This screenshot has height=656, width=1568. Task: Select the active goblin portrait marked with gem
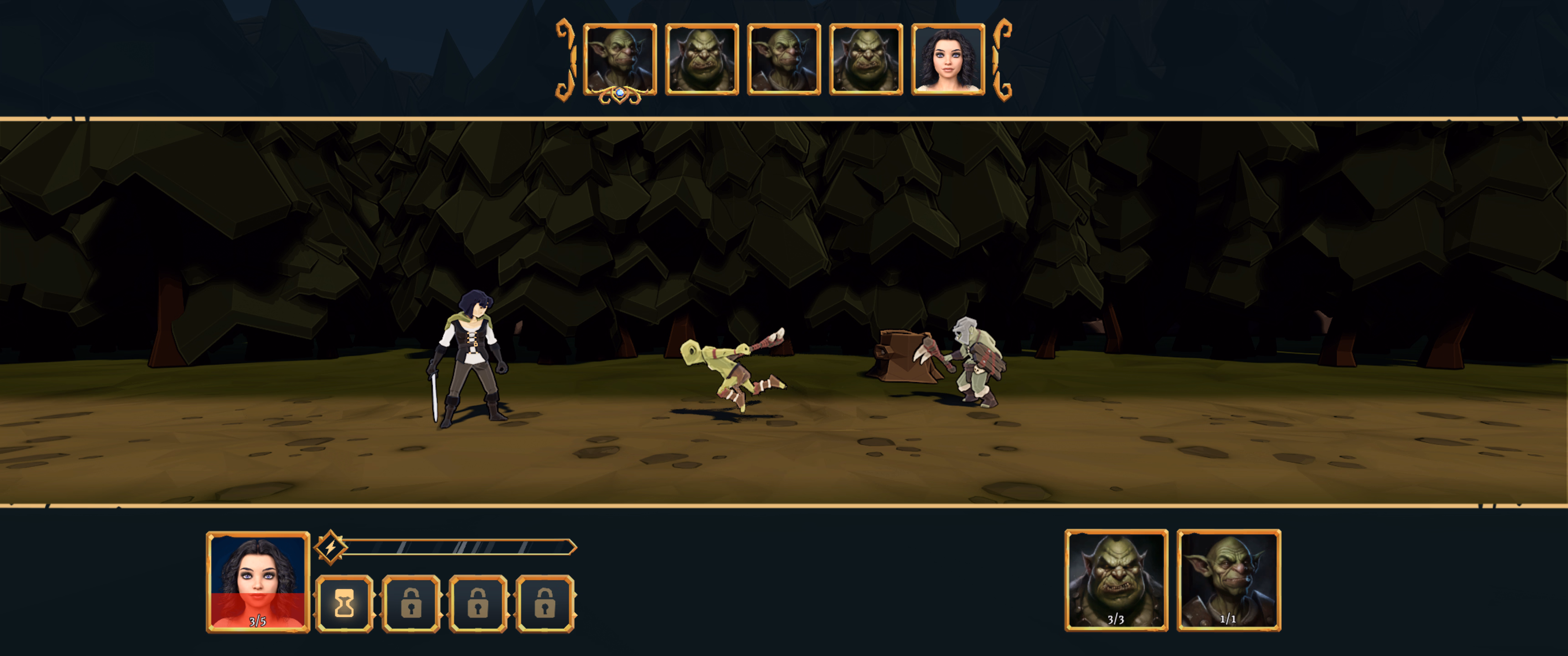pyautogui.click(x=619, y=60)
